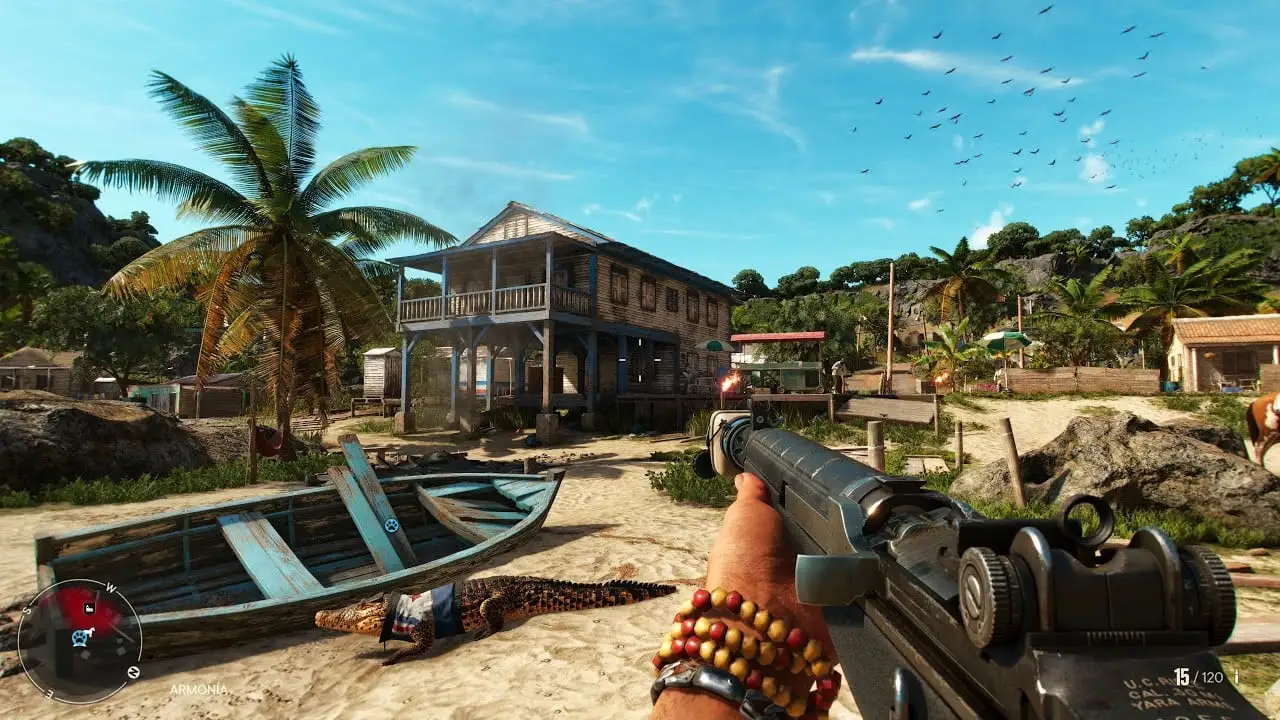Click the bullet icon beside the ammo counter
1280x720 pixels.
(x=1236, y=677)
